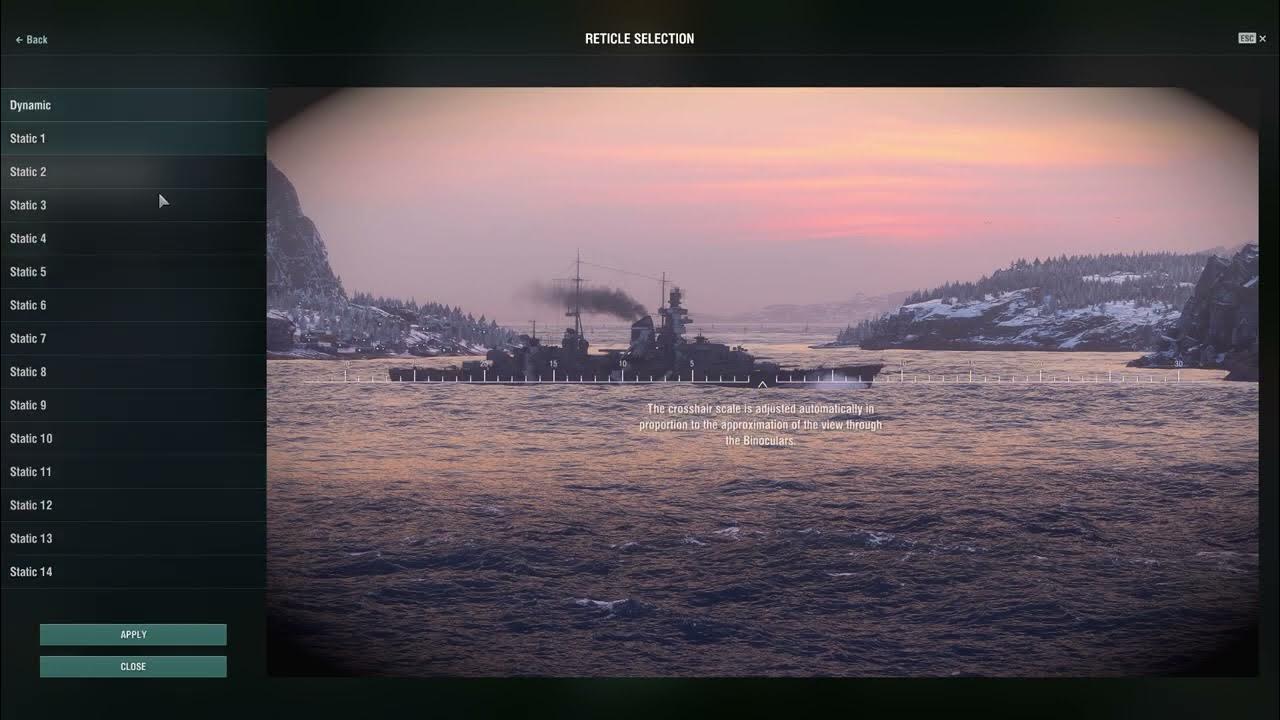Select the Dynamic reticle option
The height and width of the screenshot is (720, 1280).
(100, 105)
